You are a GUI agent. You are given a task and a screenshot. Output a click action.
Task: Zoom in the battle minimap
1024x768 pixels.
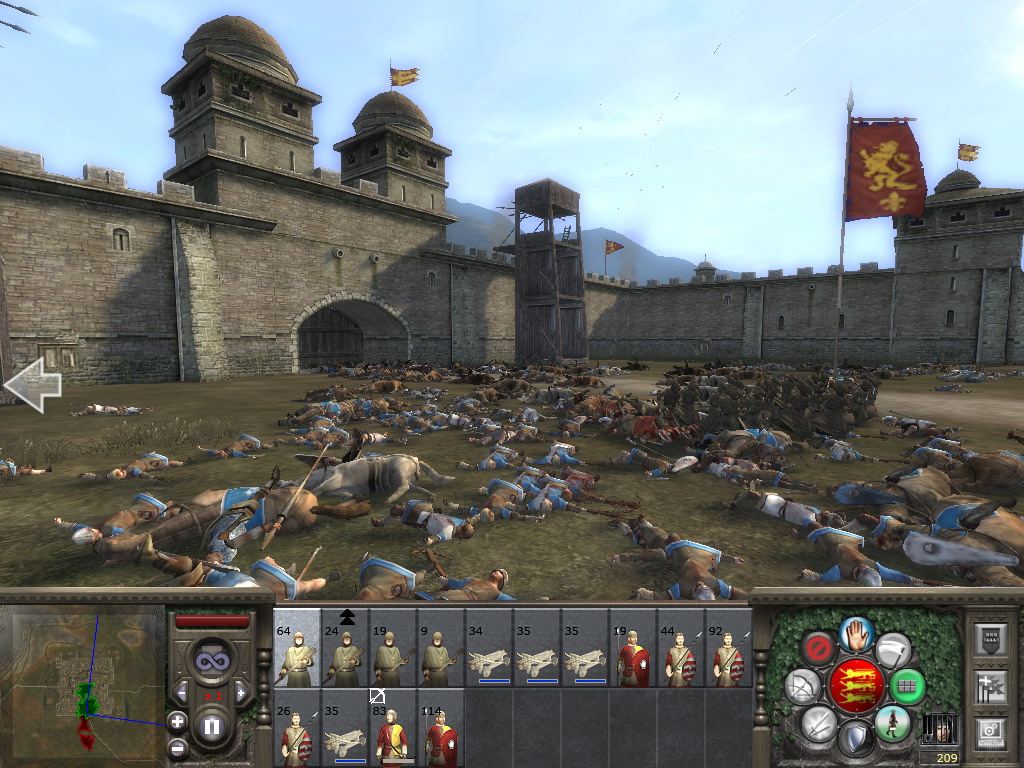click(x=177, y=720)
